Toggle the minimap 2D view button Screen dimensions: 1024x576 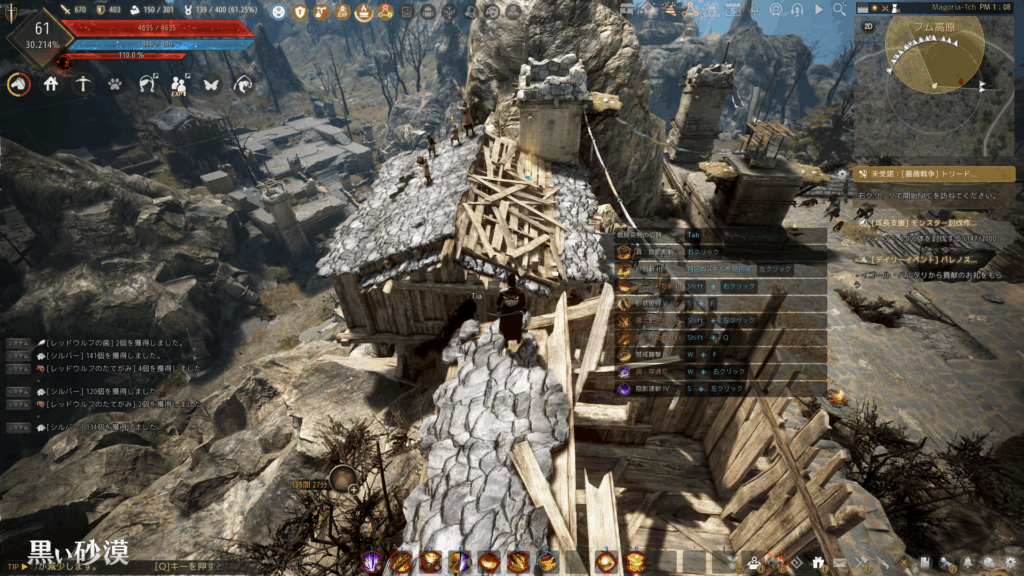tap(868, 25)
